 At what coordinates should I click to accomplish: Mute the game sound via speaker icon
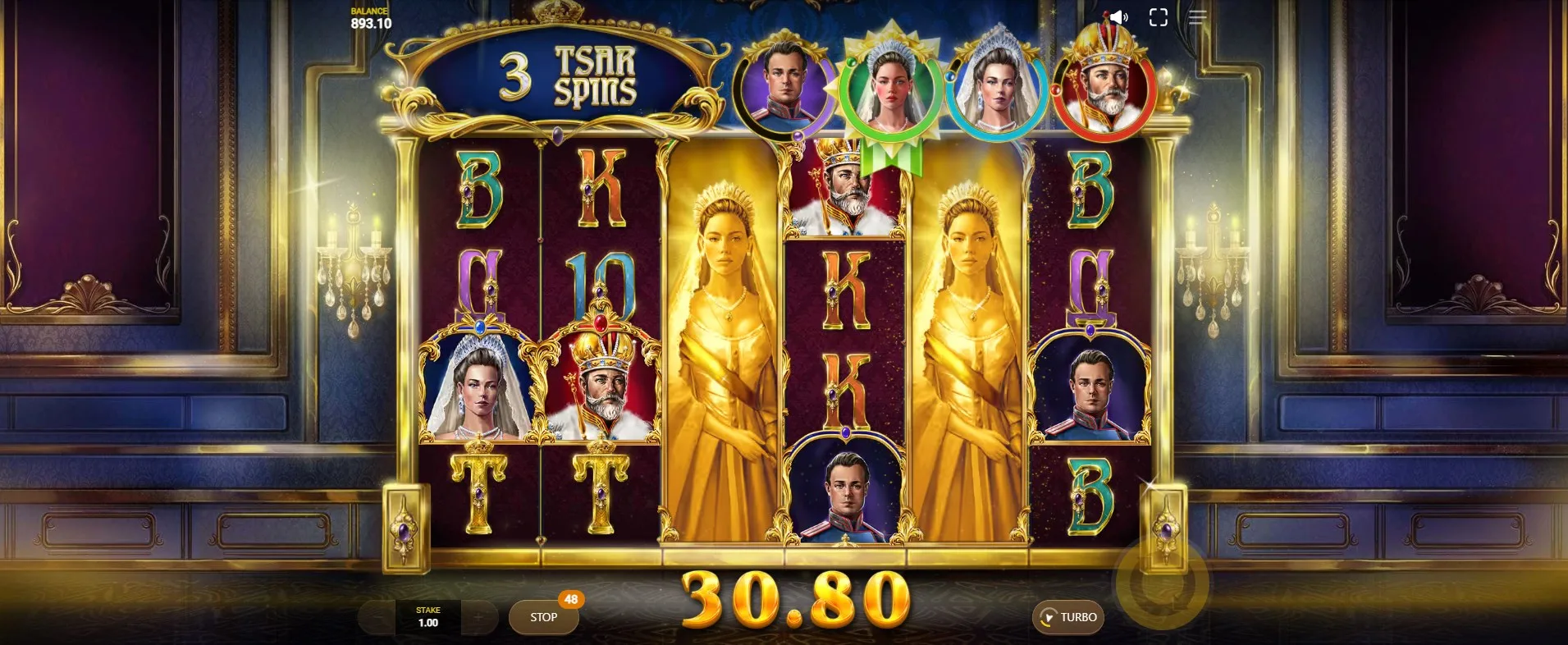coord(1118,17)
